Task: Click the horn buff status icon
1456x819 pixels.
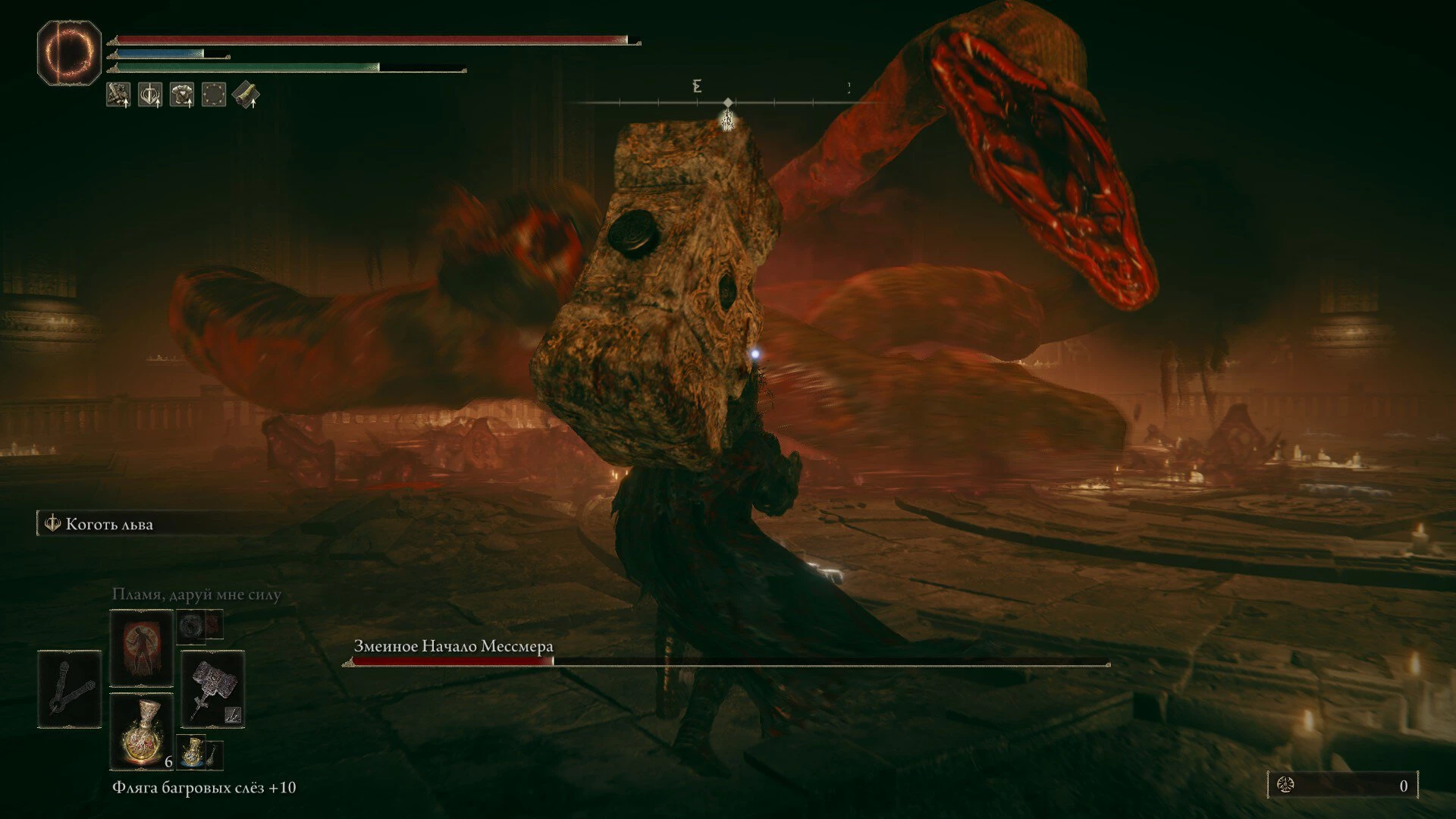Action: pos(246,95)
